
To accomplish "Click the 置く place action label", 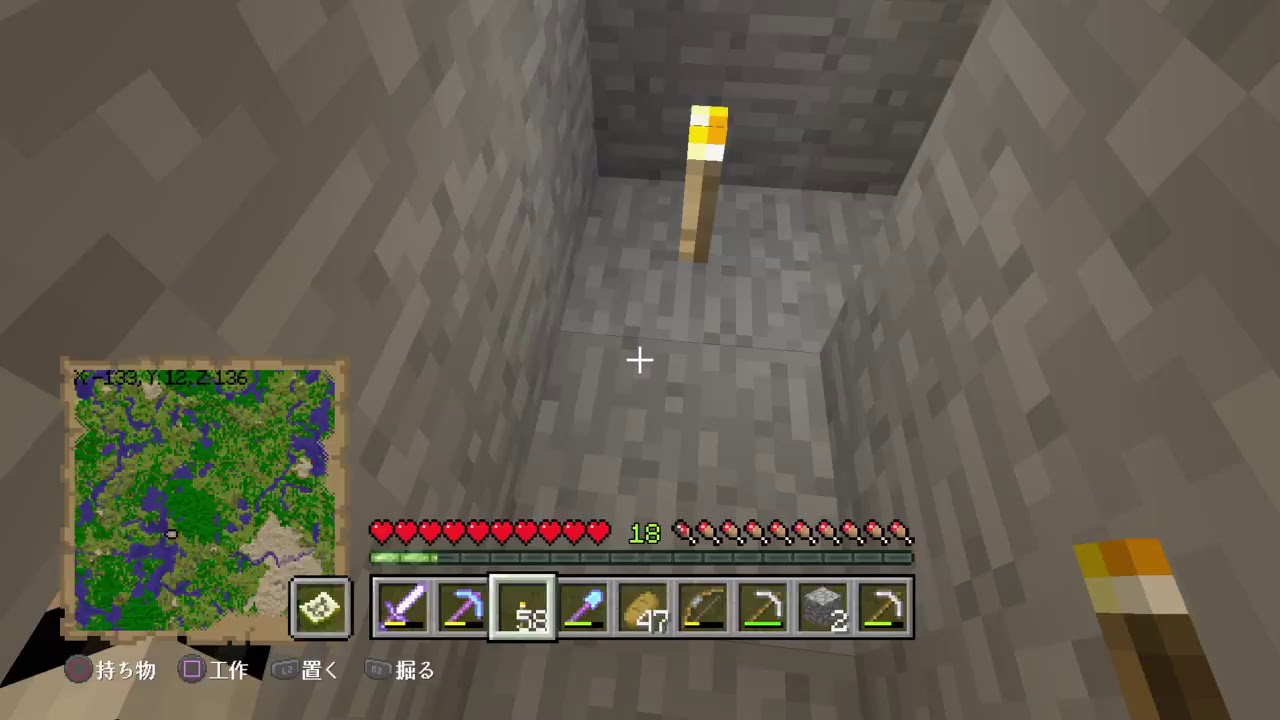I will [x=319, y=670].
